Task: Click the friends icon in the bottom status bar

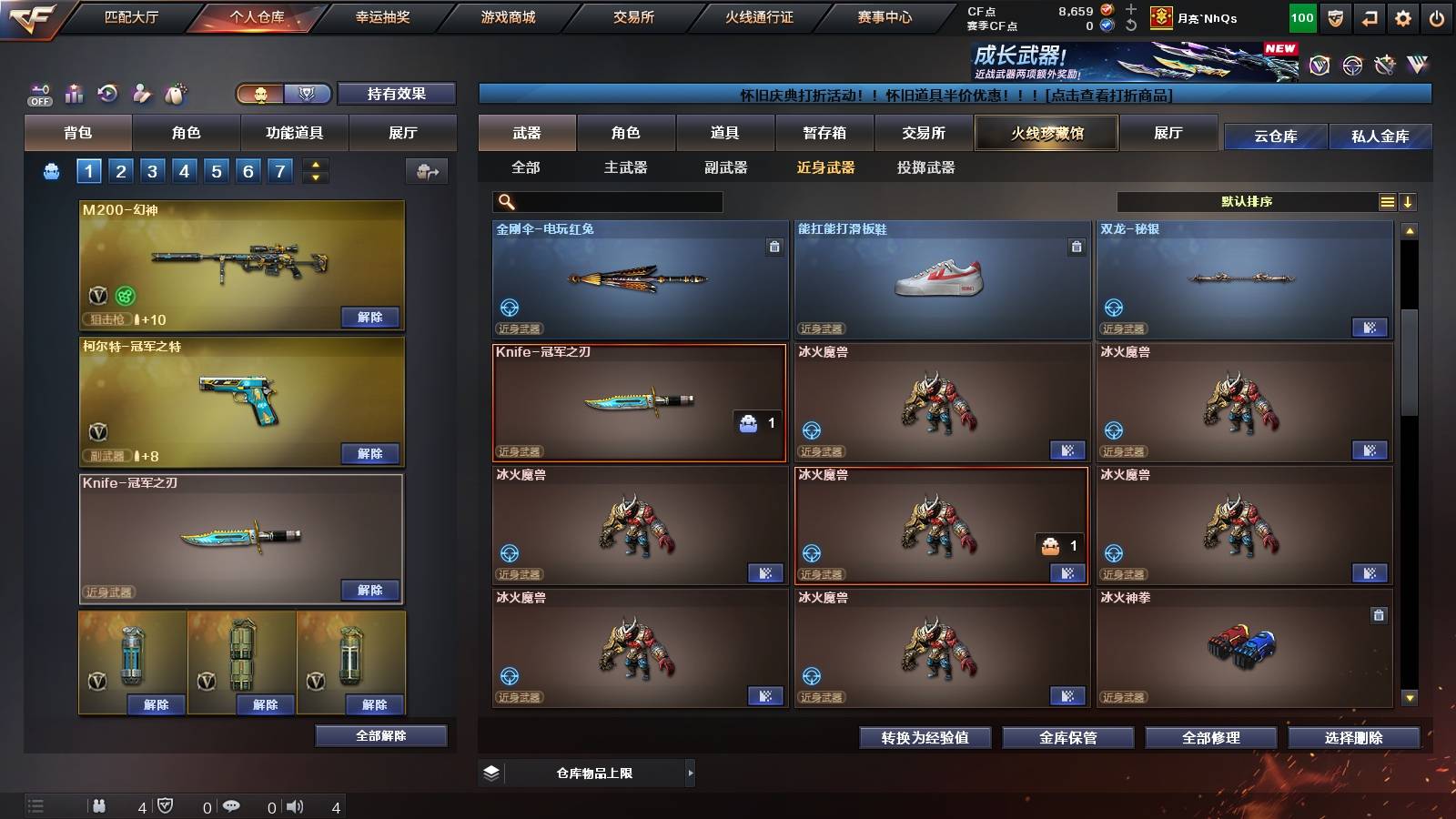Action: coord(100,805)
